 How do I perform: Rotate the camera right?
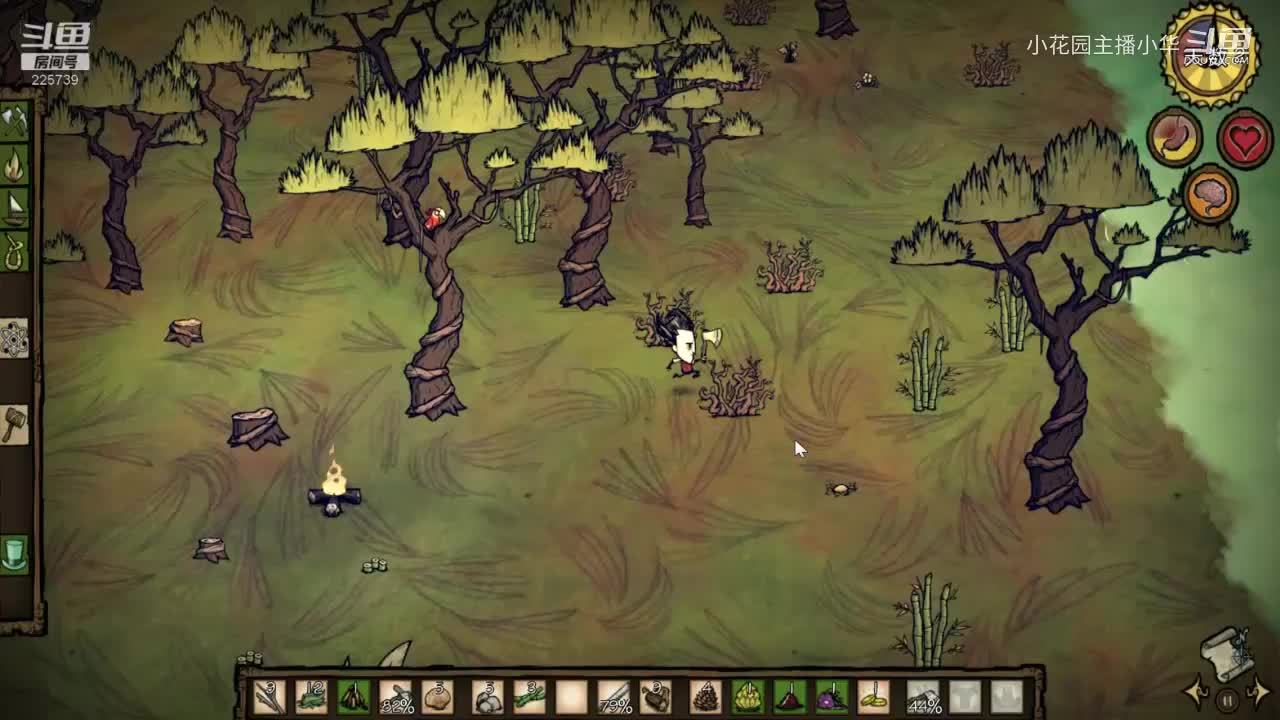coord(1259,692)
